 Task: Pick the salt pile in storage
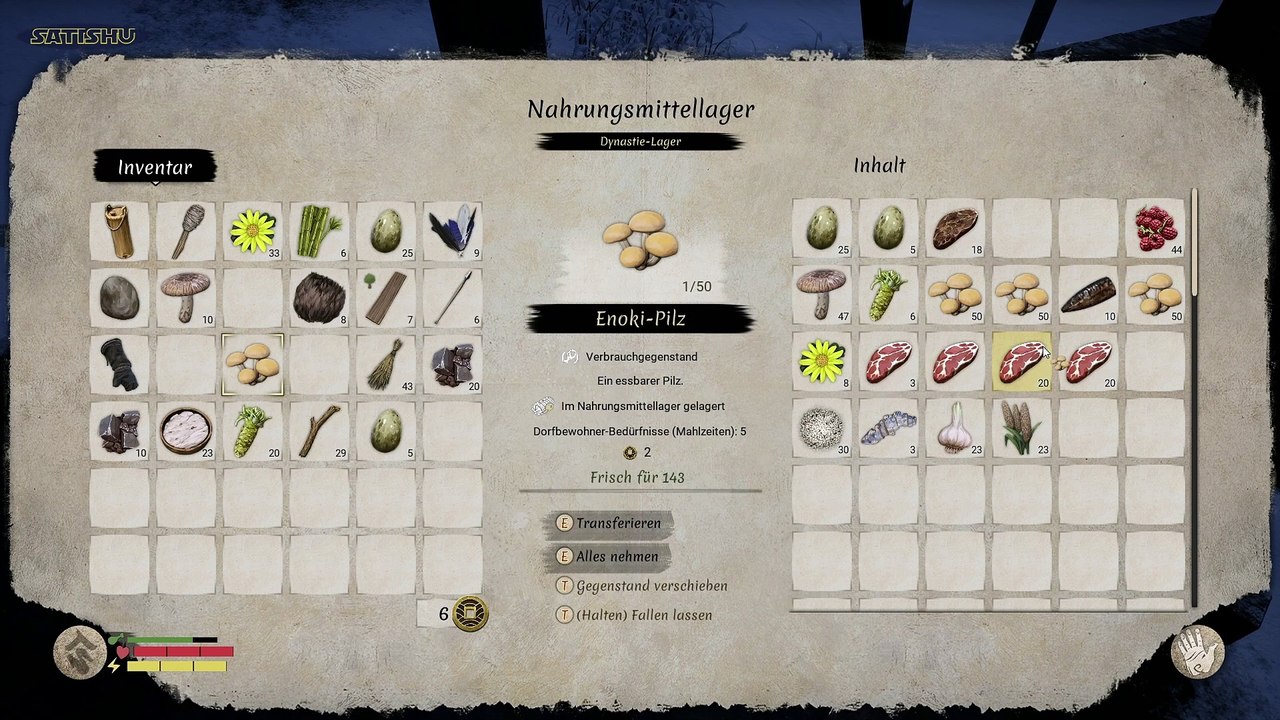[x=821, y=428]
